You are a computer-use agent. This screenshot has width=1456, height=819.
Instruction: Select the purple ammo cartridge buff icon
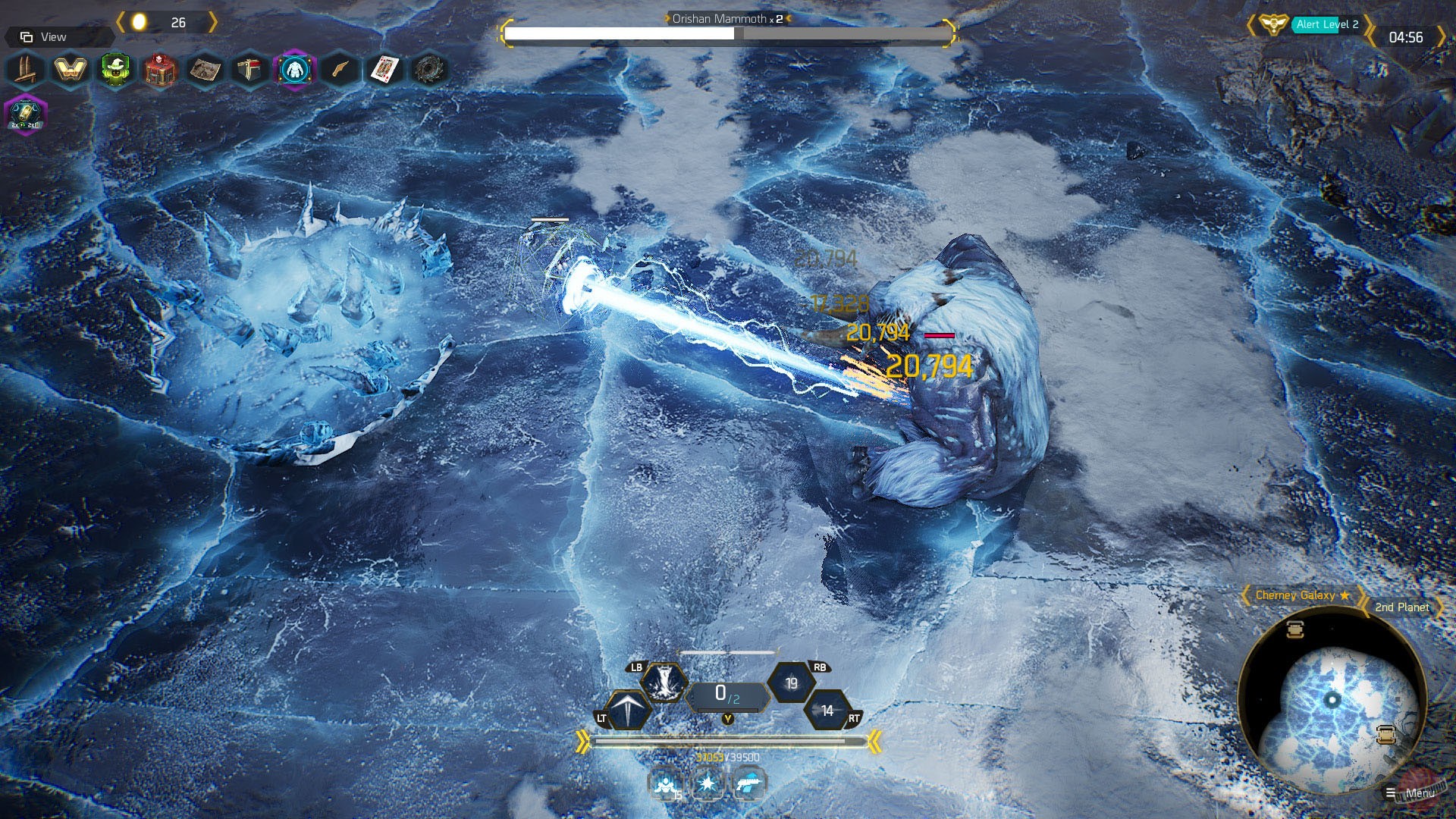26,115
